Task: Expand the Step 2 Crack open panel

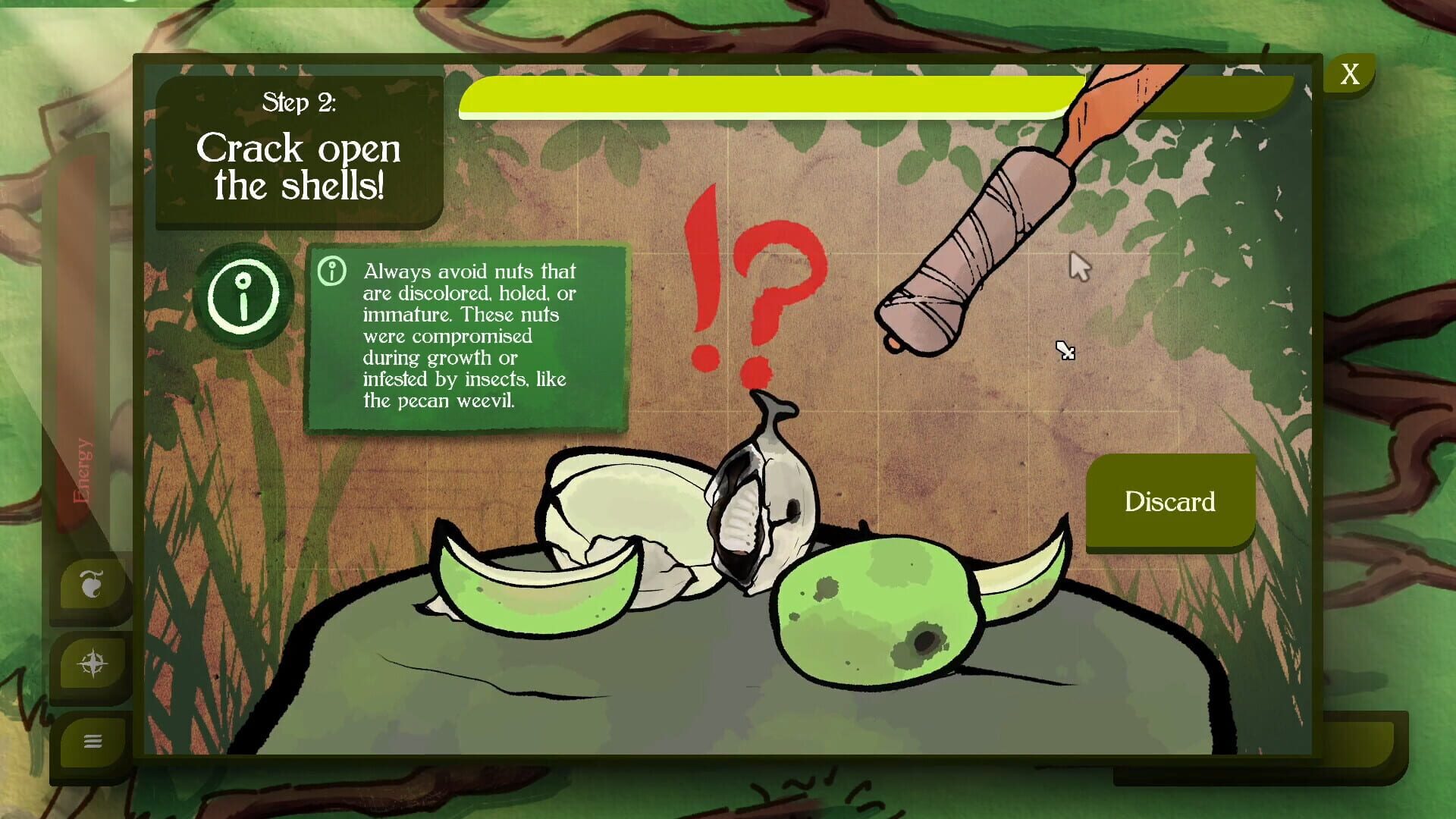Action: (x=300, y=152)
